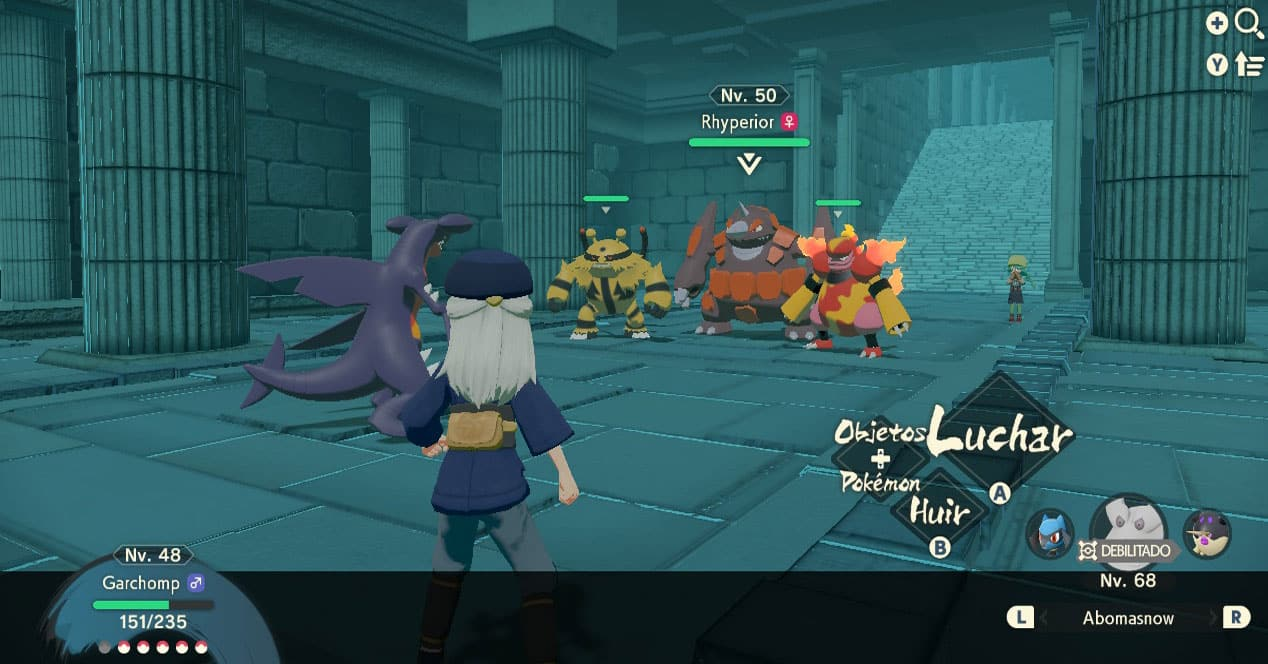Select Huir to flee the battle
Screen dimensions: 1268x664
(940, 513)
